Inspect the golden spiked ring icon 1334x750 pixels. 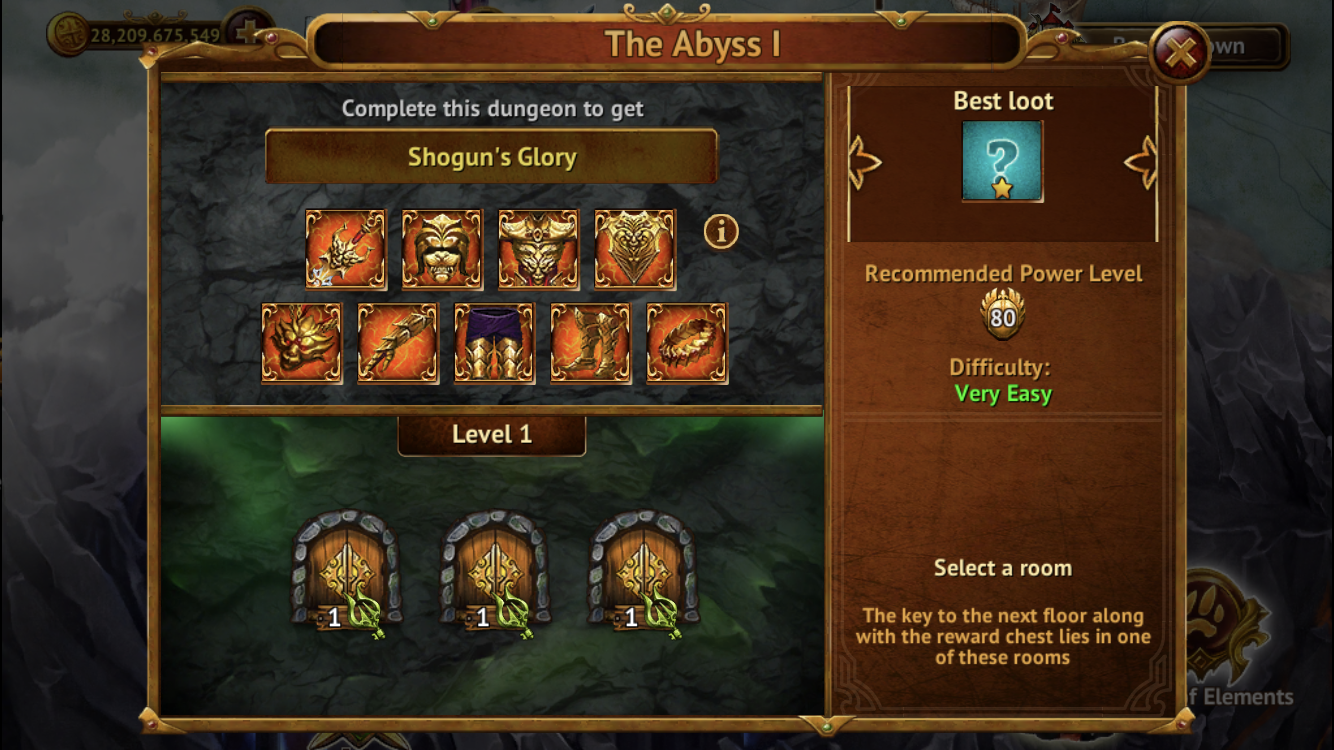point(687,343)
